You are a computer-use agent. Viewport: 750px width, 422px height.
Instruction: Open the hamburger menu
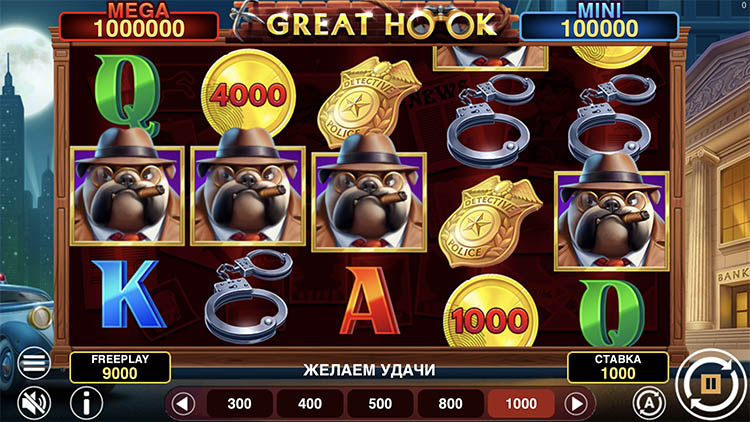tap(34, 363)
